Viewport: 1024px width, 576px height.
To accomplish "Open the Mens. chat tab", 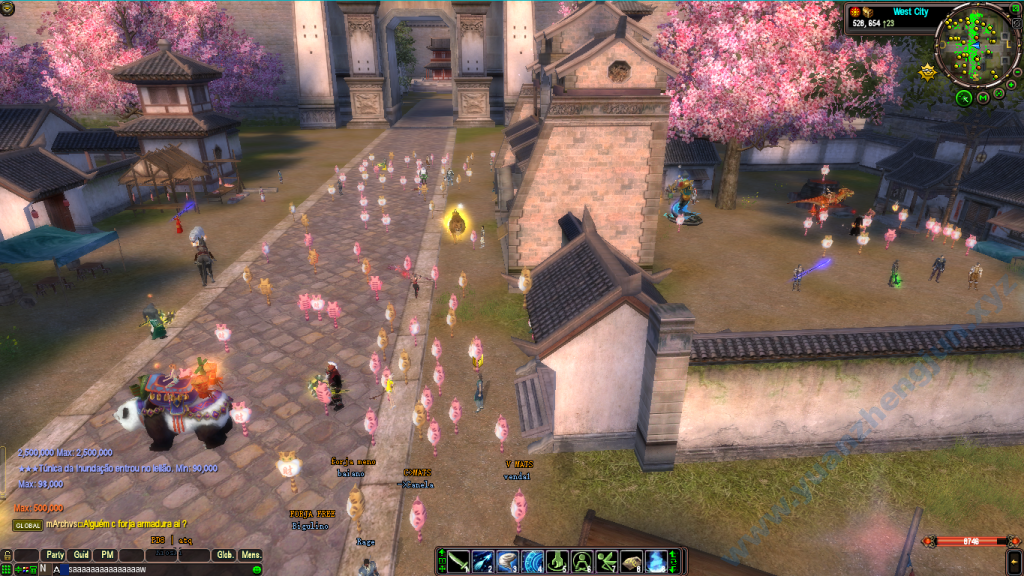I will (251, 555).
